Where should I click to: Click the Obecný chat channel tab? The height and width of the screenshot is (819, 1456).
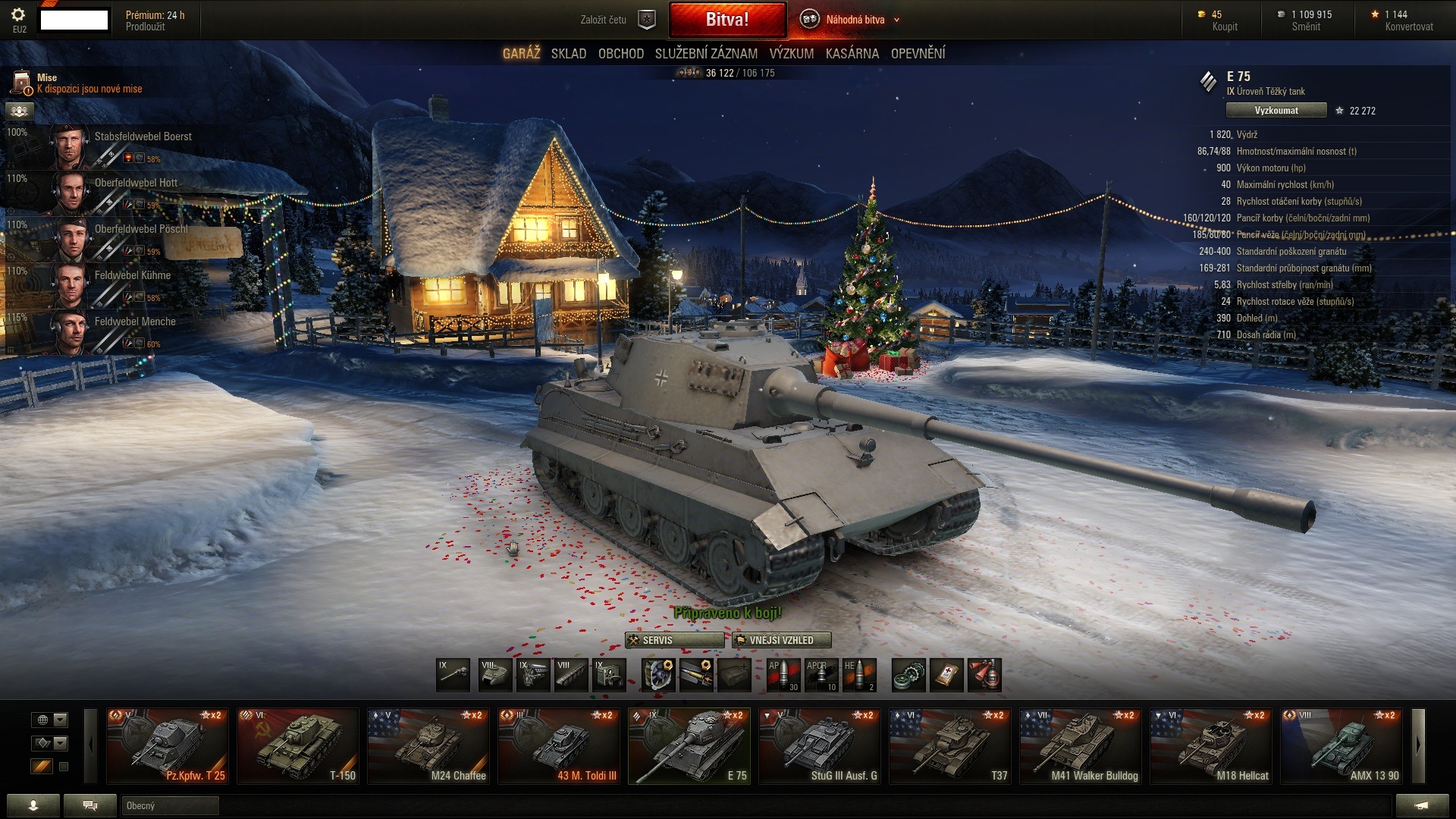[170, 805]
